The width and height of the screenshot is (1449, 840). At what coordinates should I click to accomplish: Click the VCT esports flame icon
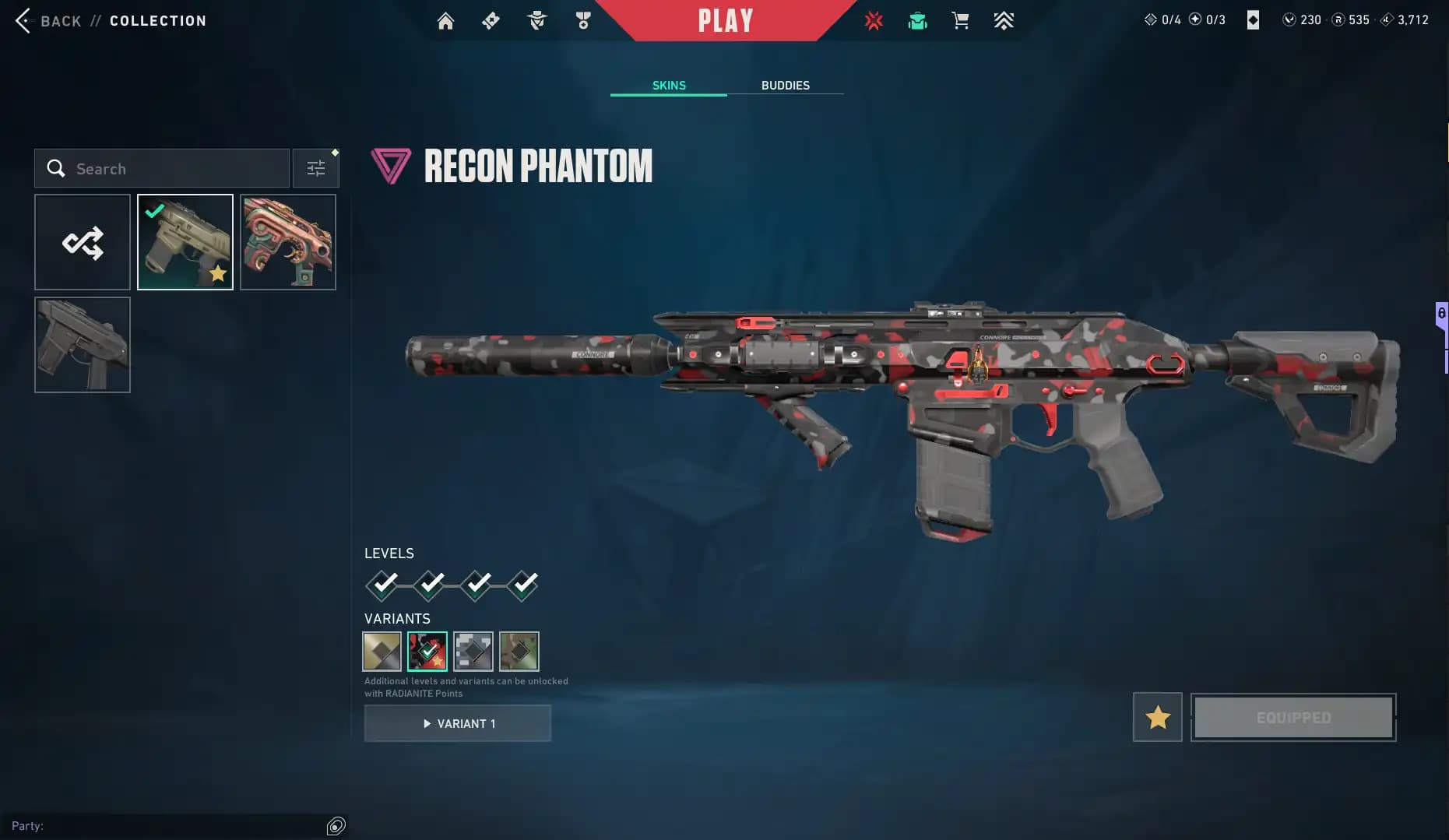point(874,20)
